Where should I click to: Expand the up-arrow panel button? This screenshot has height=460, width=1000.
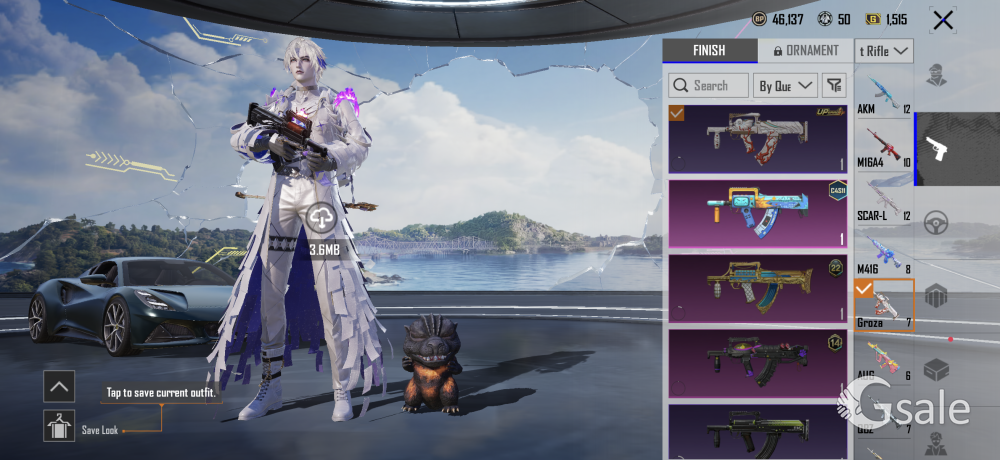click(x=59, y=385)
